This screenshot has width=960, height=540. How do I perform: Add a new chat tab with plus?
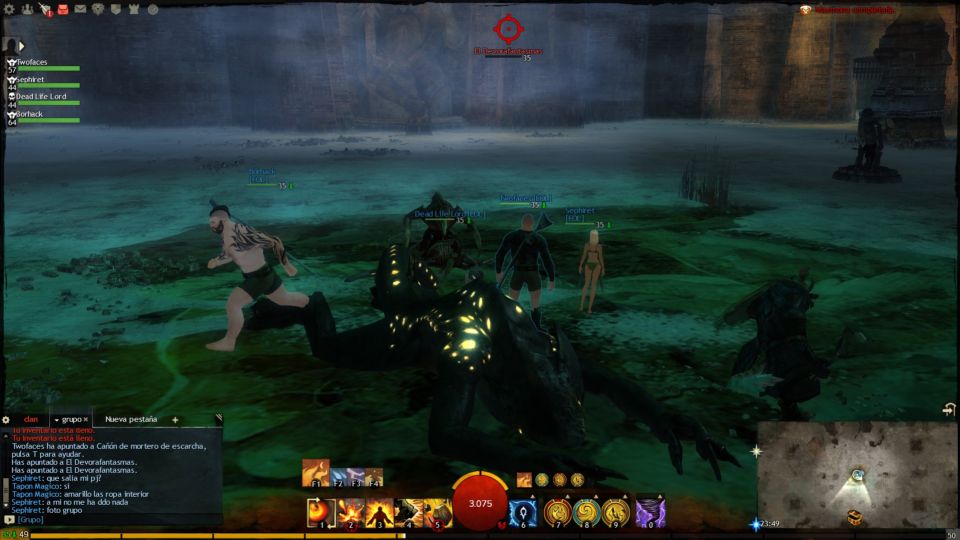click(x=175, y=420)
